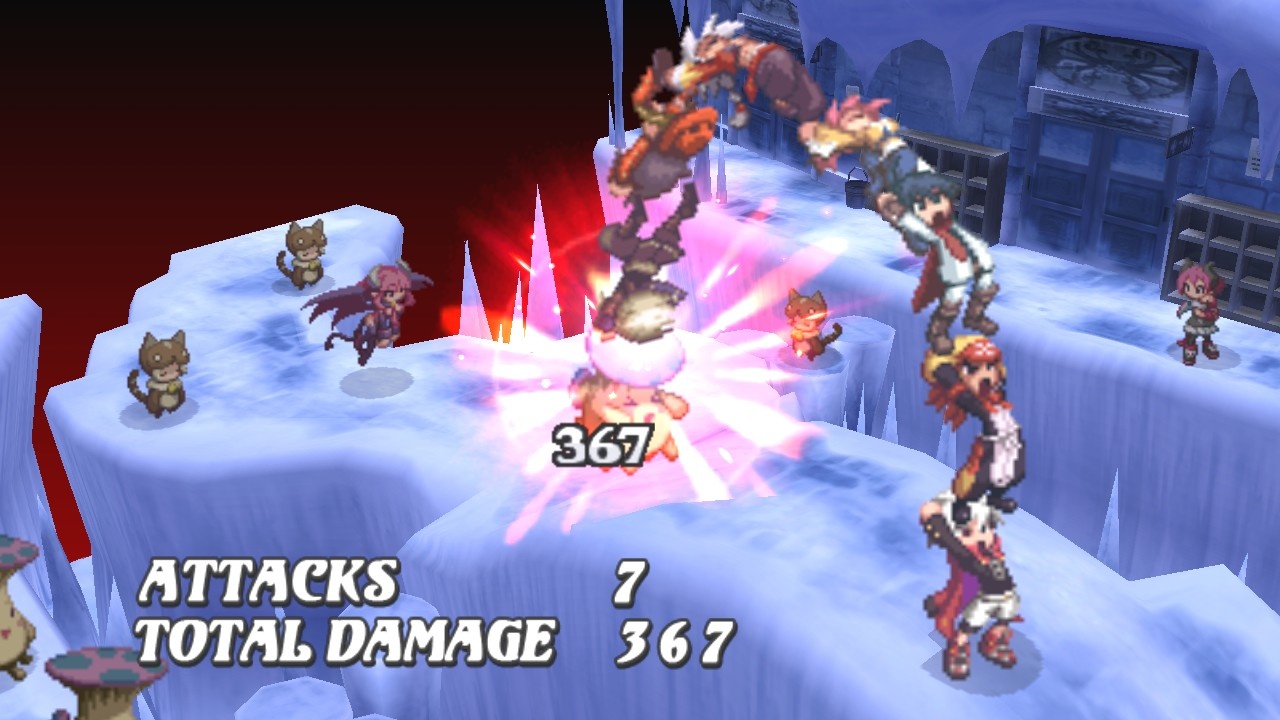Select the brown cat near the red-sky edge

coord(303,253)
